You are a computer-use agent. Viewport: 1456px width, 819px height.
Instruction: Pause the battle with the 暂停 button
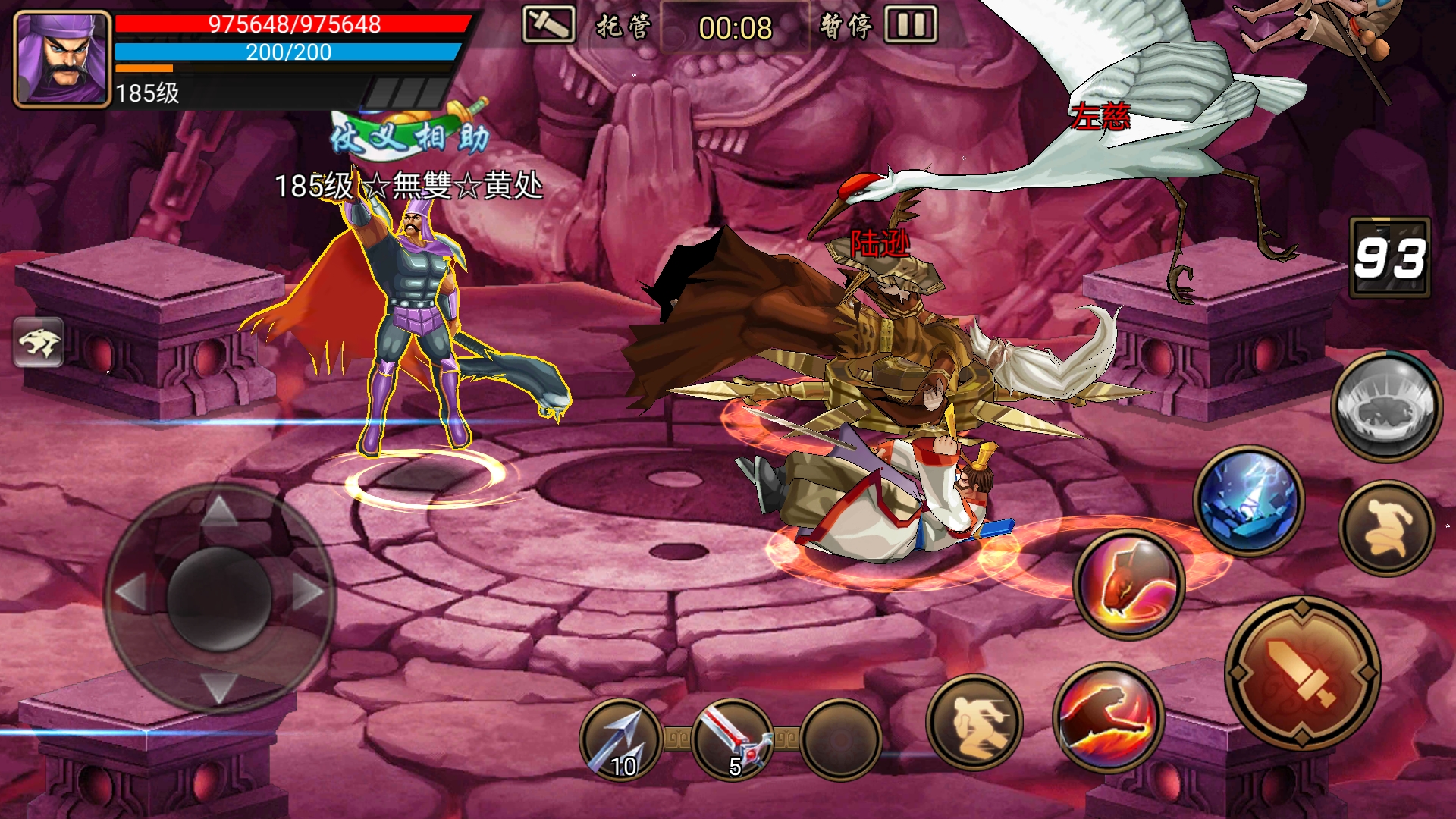[x=880, y=26]
